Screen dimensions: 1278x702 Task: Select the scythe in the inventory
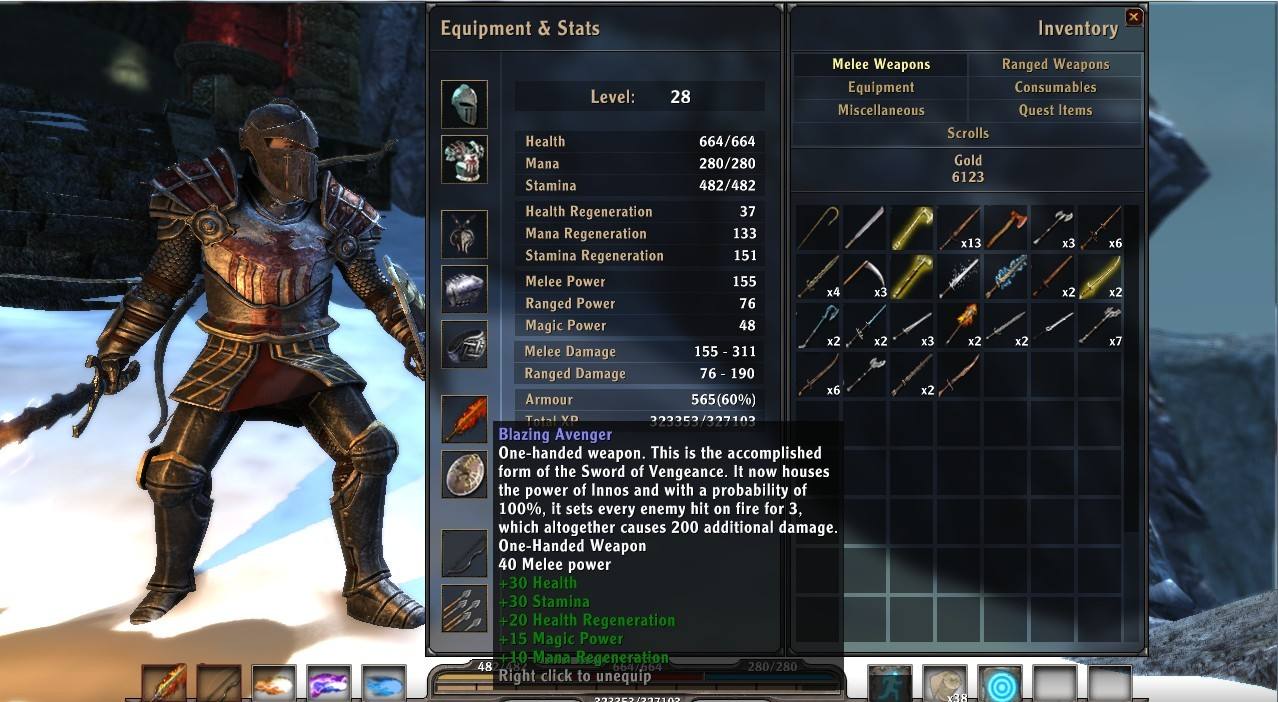click(865, 276)
